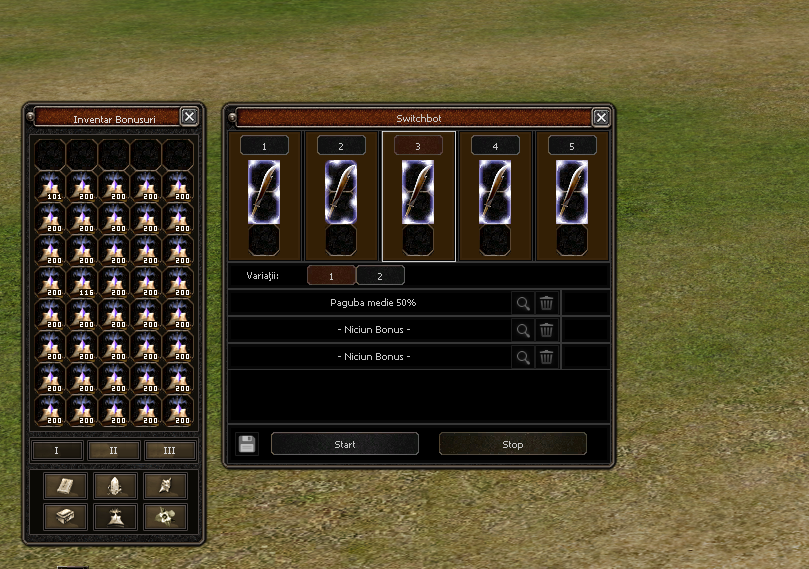Close the Inventar Bonusuri window
809x569 pixels.
(x=189, y=117)
